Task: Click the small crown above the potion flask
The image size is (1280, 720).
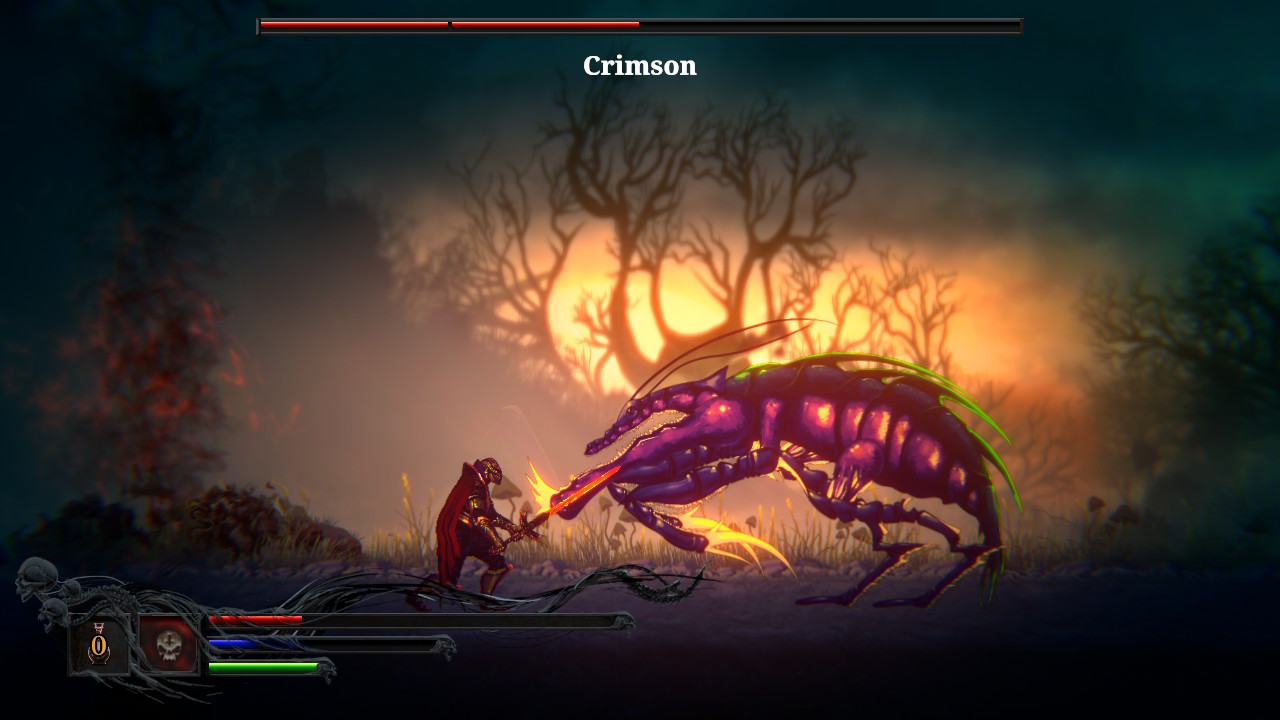Action: point(99,626)
